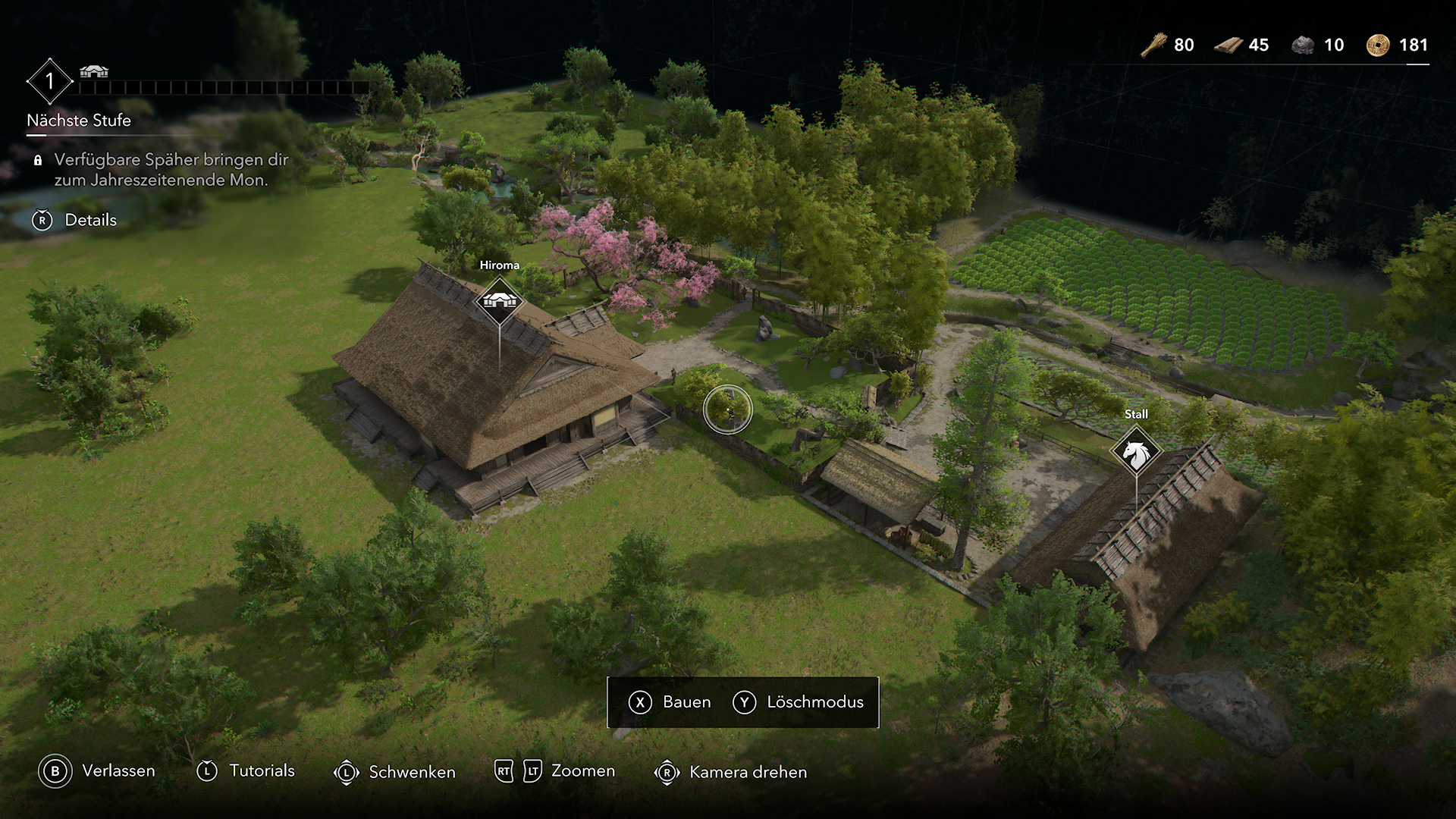
Task: Click the hideout level 1 diamond badge
Action: coord(49,81)
